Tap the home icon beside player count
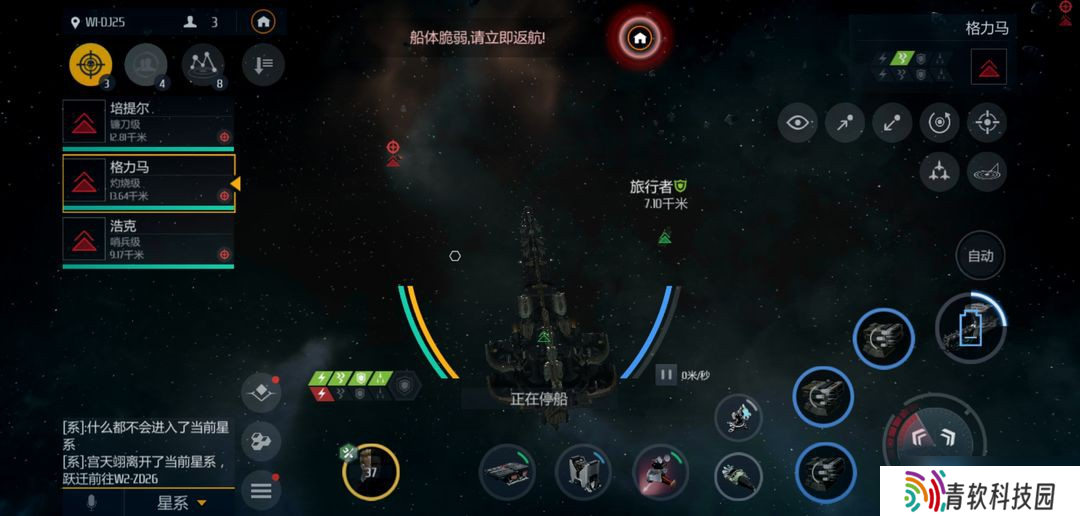The image size is (1080, 516). coord(263,21)
